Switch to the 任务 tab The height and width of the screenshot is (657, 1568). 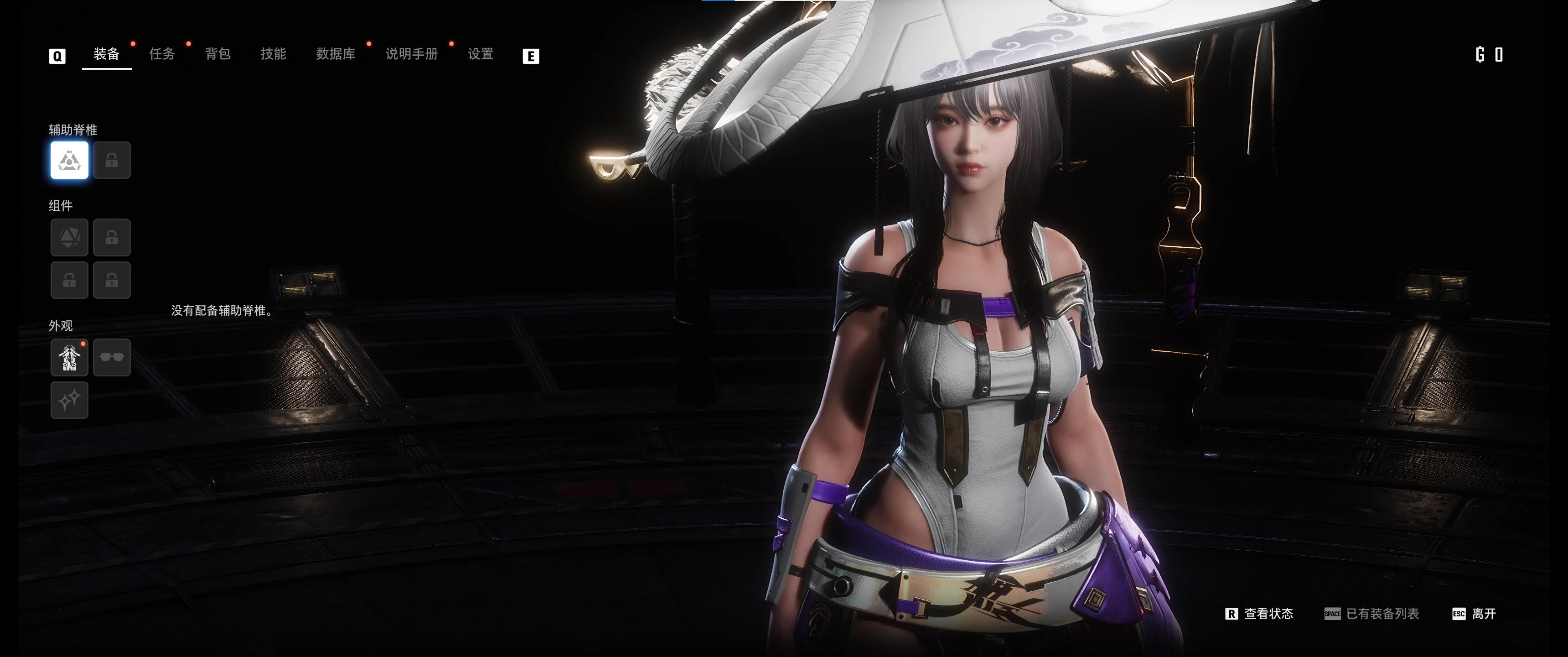tap(161, 54)
